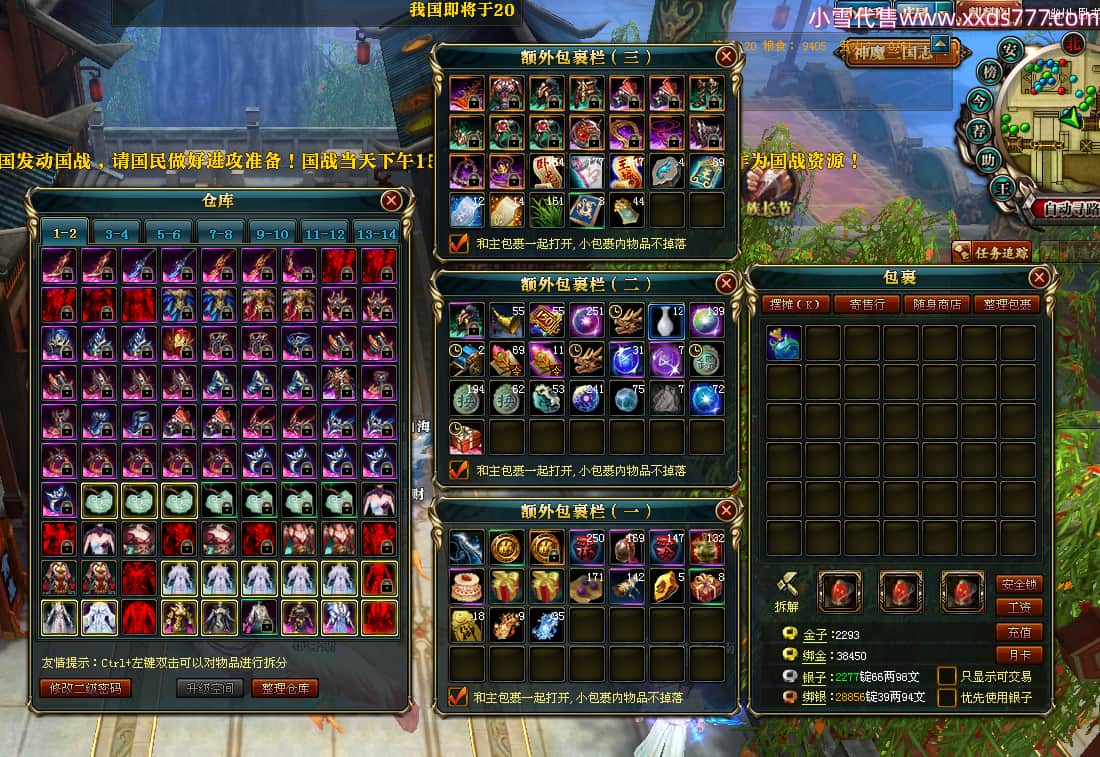Open the 充值 recharge button

pyautogui.click(x=1019, y=632)
